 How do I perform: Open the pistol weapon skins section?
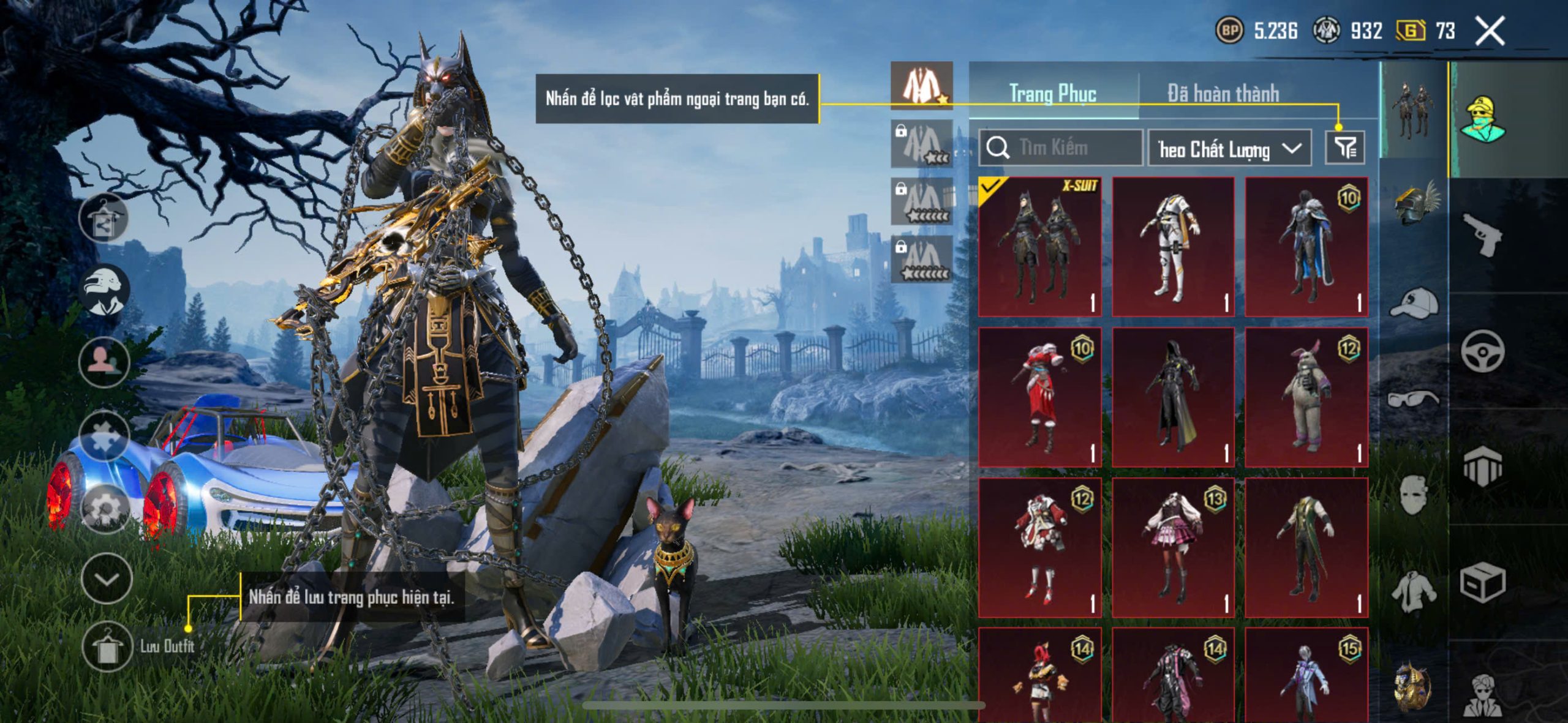[x=1482, y=234]
